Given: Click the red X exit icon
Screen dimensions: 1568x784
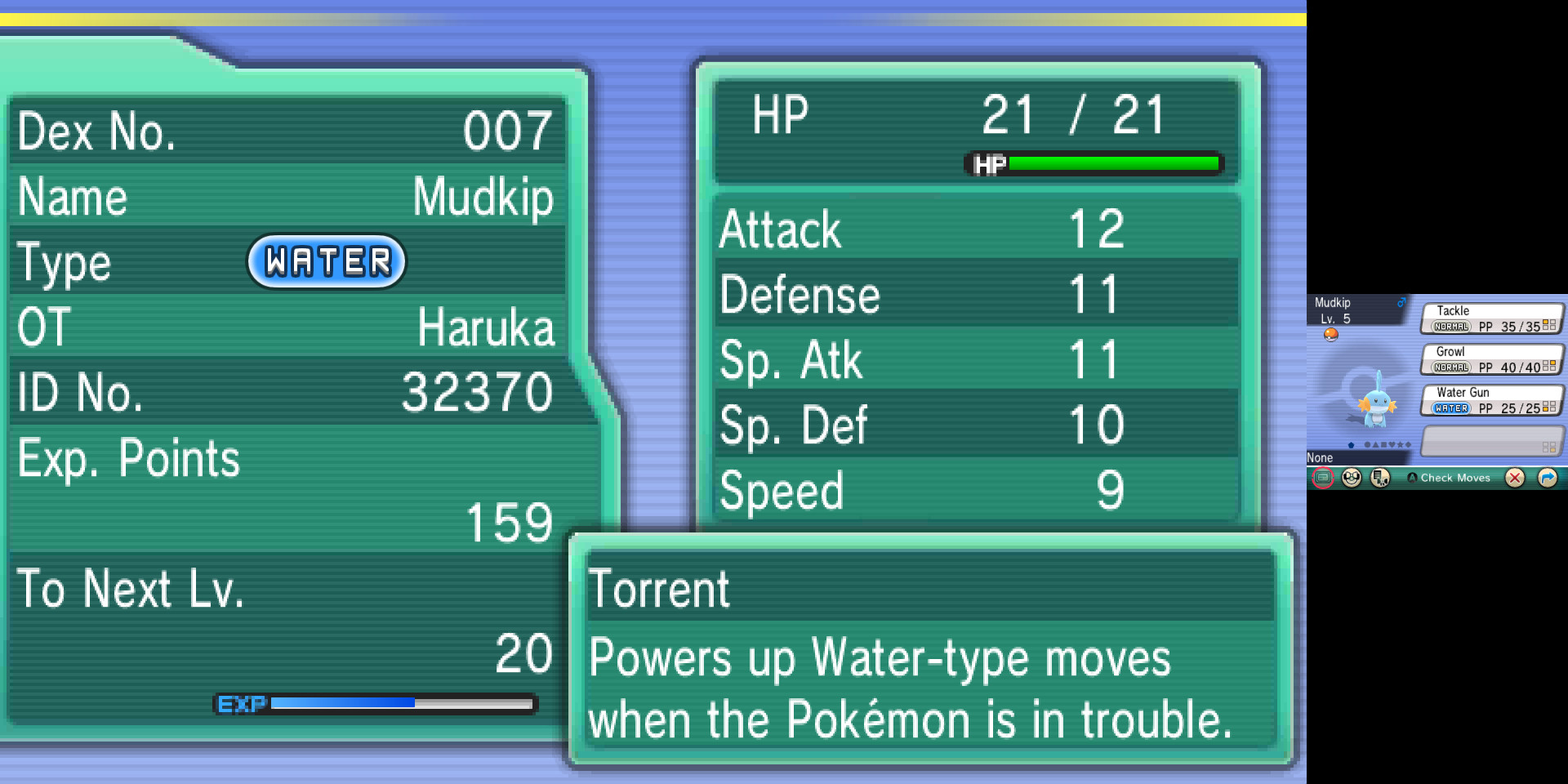Looking at the screenshot, I should (1513, 478).
